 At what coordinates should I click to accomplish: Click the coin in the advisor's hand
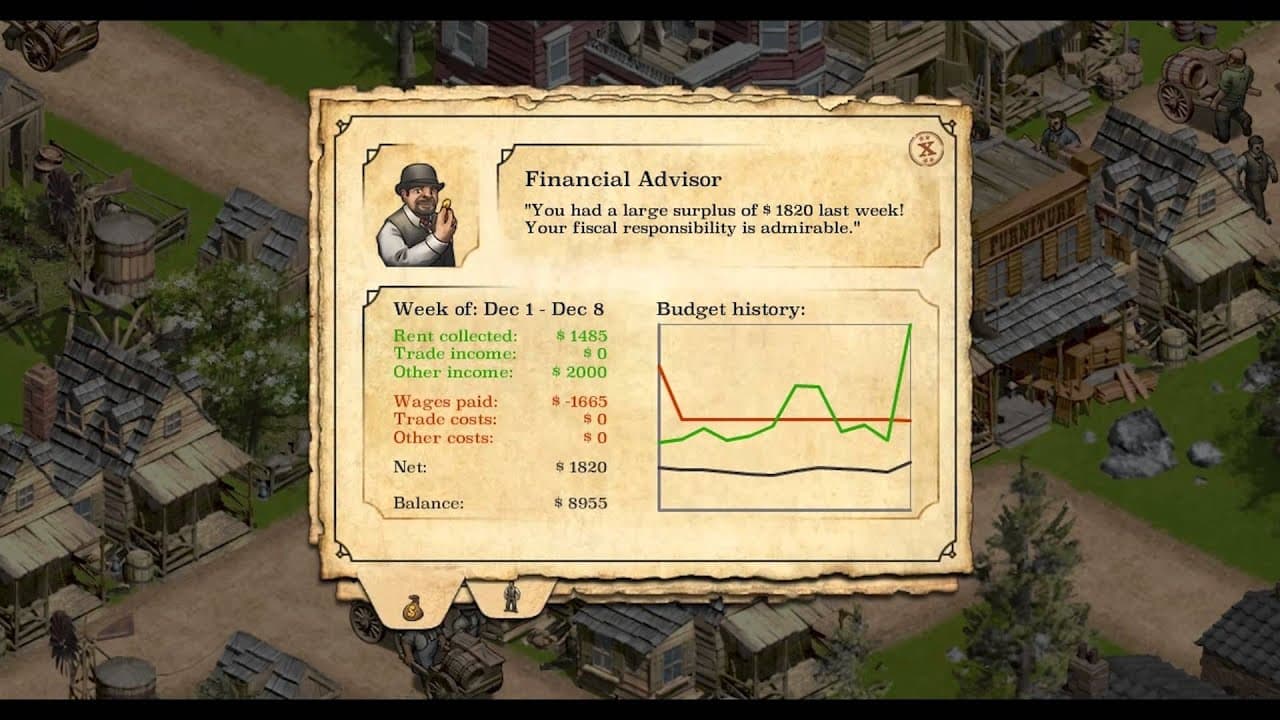449,205
